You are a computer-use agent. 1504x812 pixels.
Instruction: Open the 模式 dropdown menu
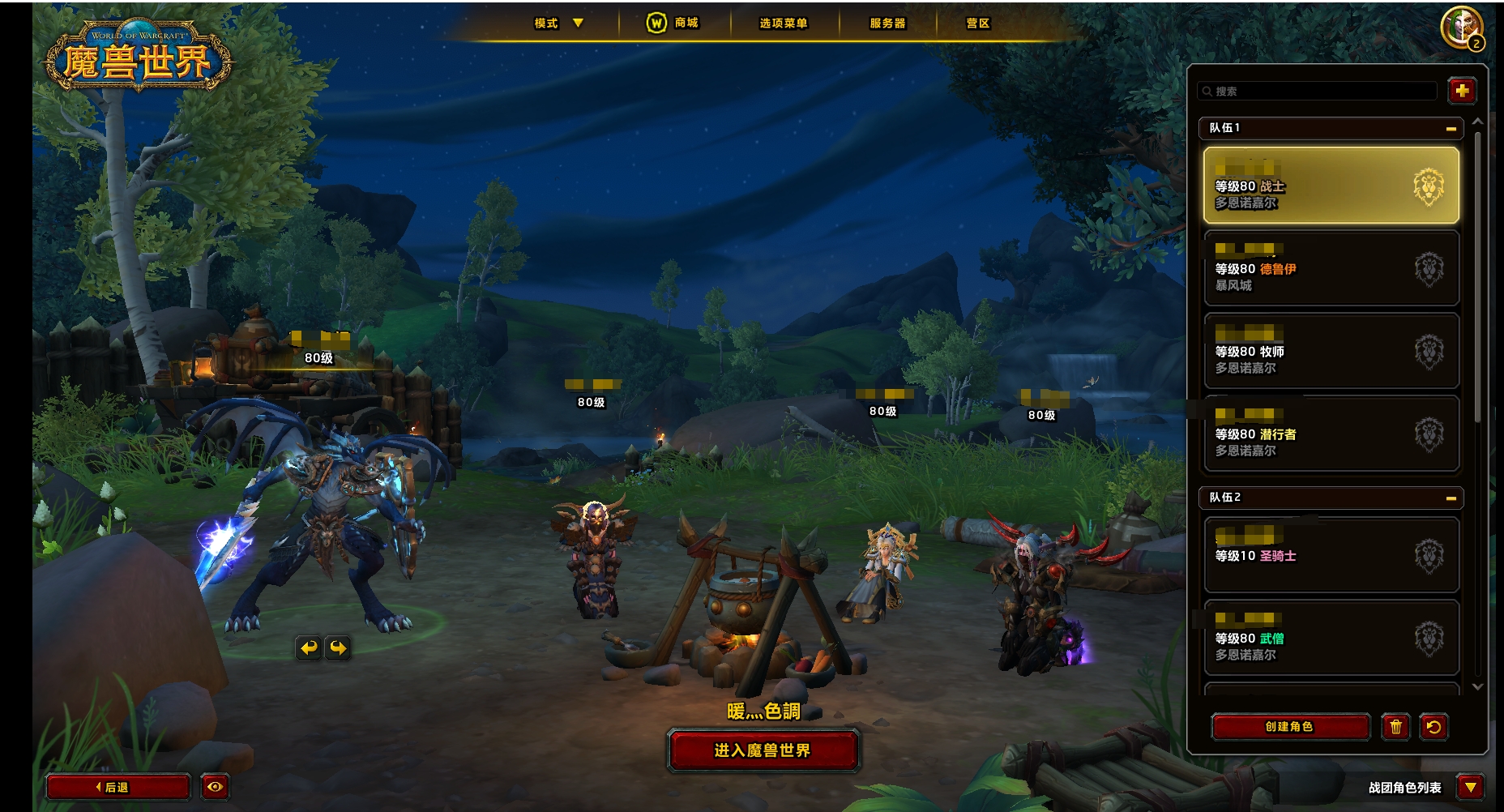(558, 24)
